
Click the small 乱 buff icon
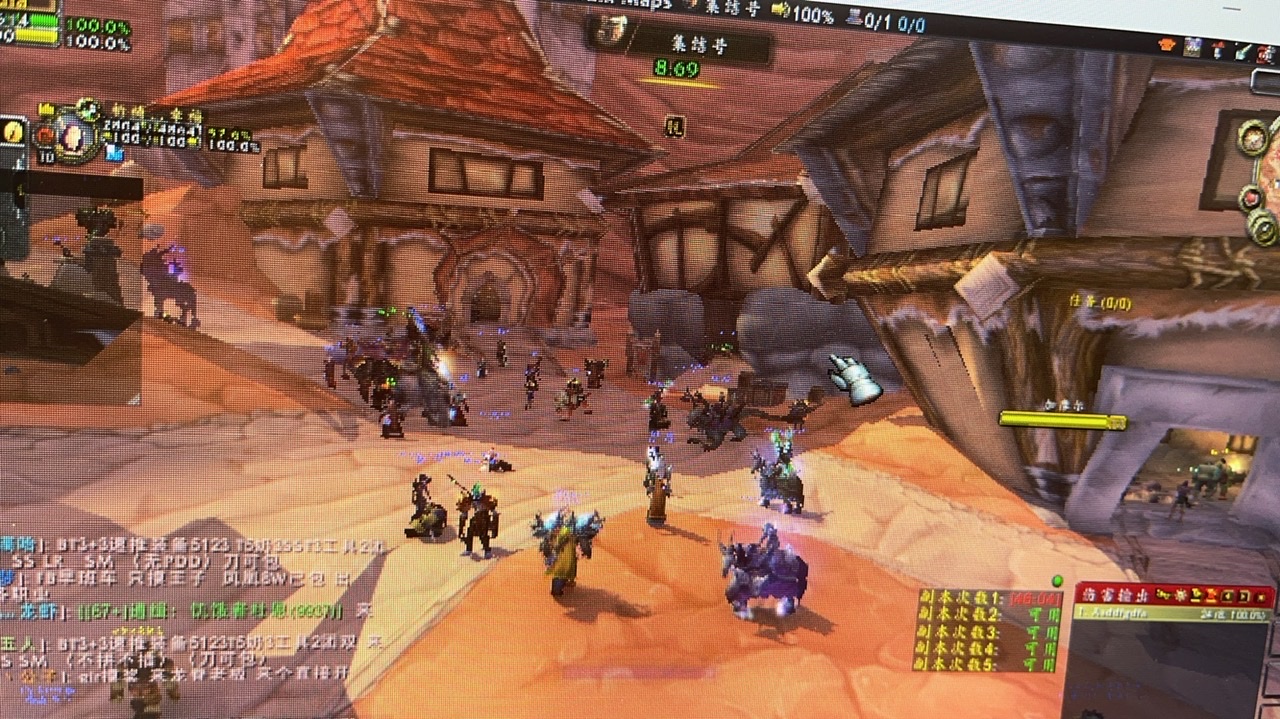tap(675, 126)
